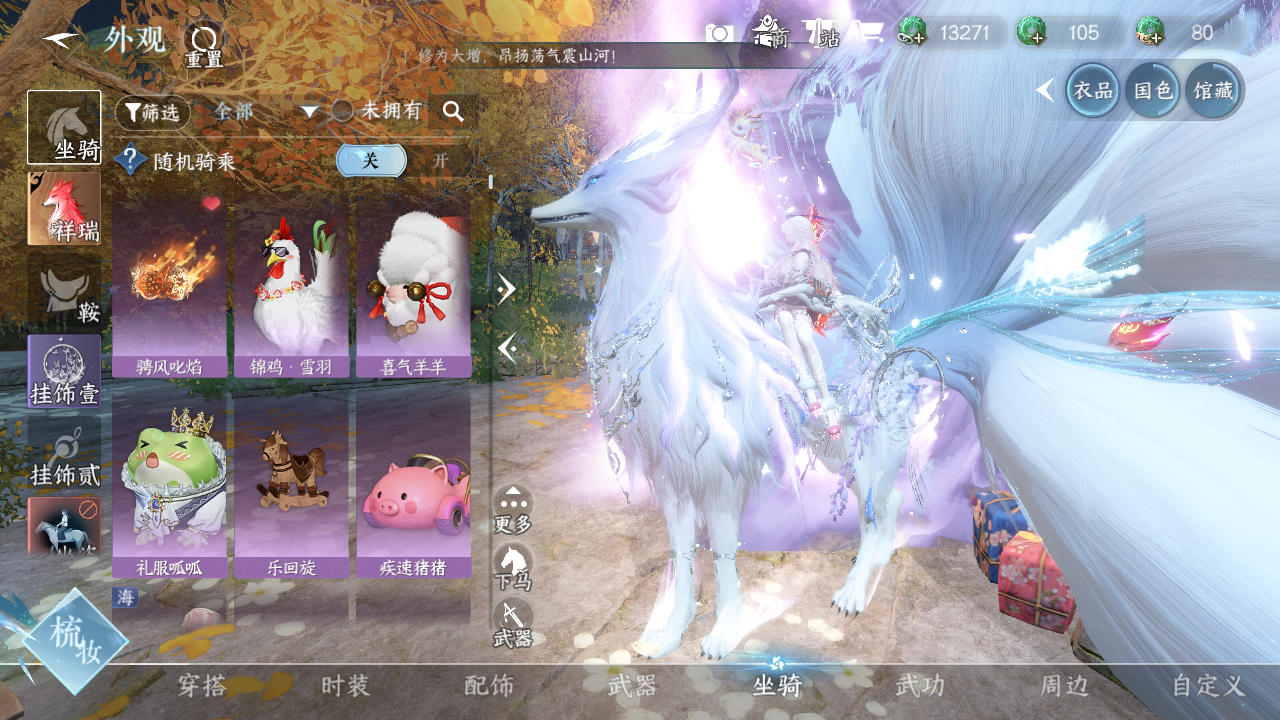Take a photo with the camera icon
Image resolution: width=1280 pixels, height=720 pixels.
coord(719,33)
